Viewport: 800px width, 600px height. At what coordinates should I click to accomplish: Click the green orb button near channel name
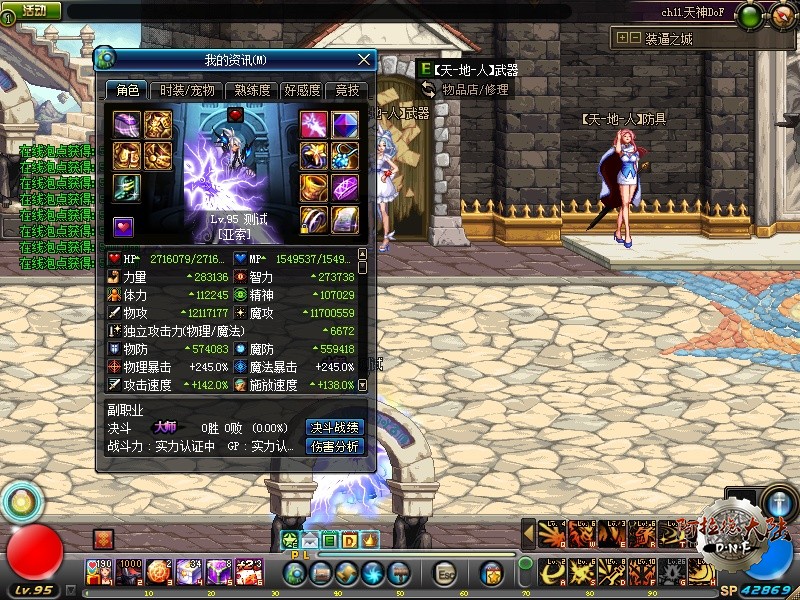[751, 15]
